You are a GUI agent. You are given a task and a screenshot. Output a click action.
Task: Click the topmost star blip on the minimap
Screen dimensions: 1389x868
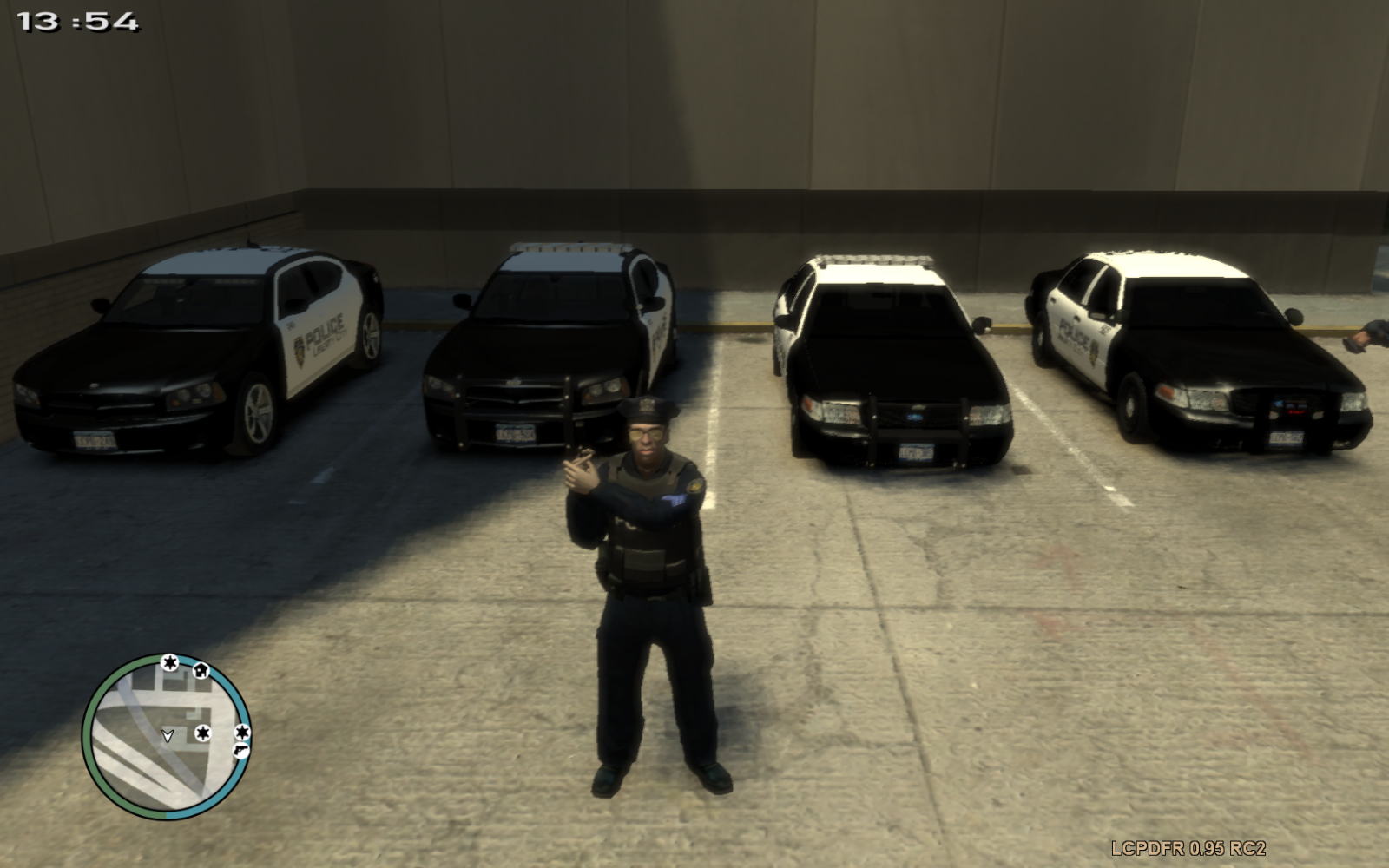coord(169,661)
